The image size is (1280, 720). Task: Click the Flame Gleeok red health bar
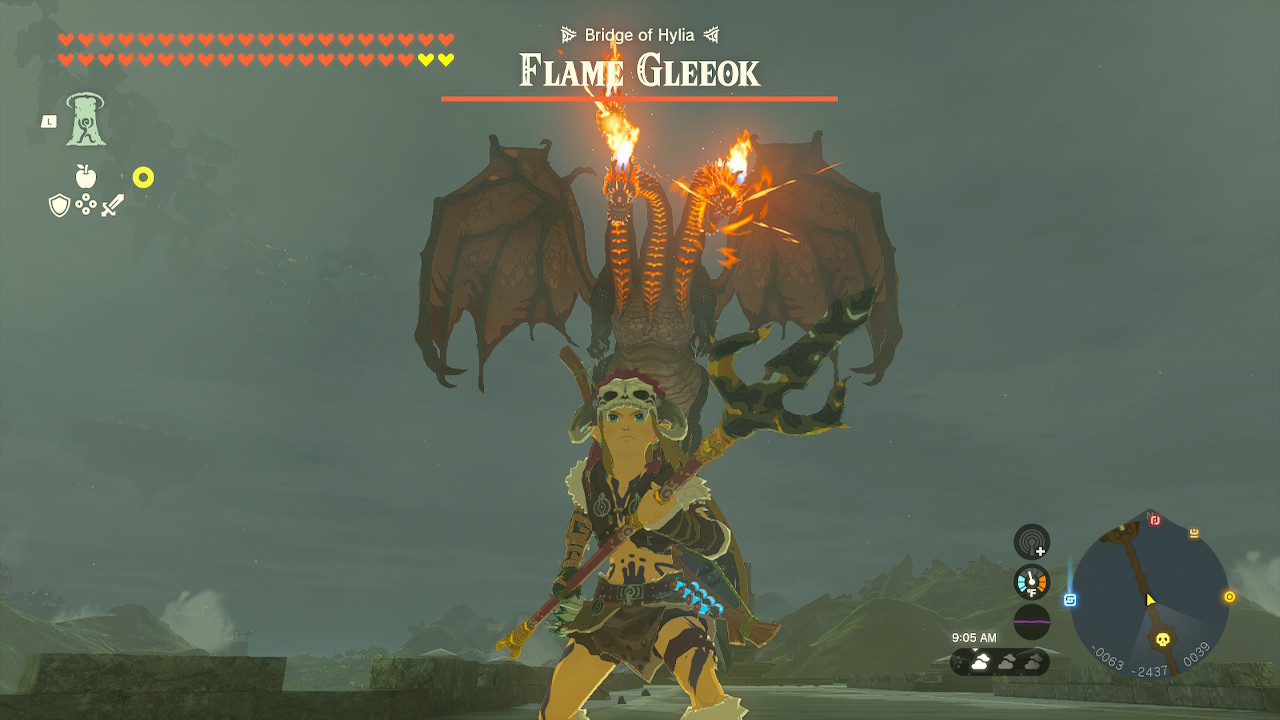coord(640,98)
